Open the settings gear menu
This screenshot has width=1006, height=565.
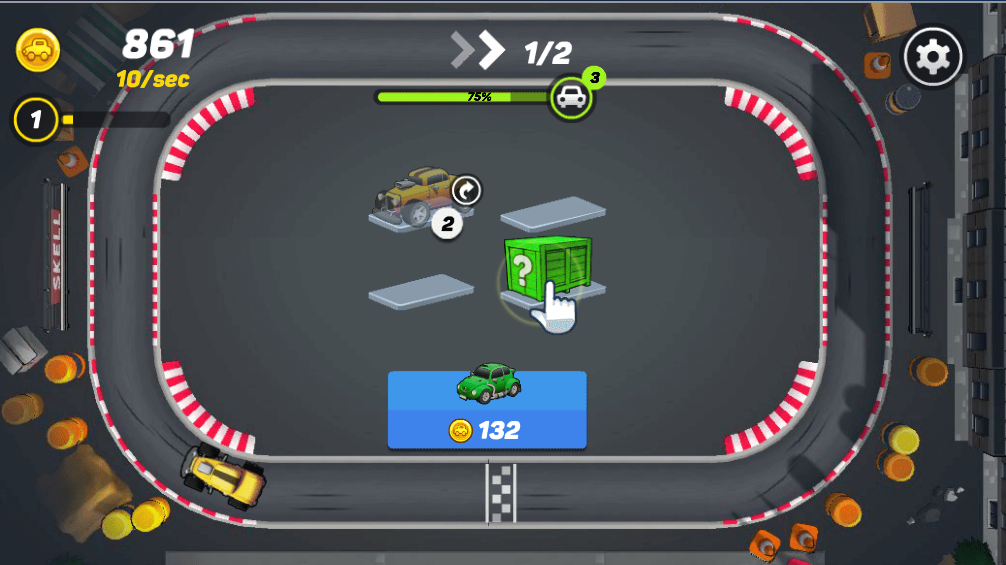pyautogui.click(x=932, y=57)
